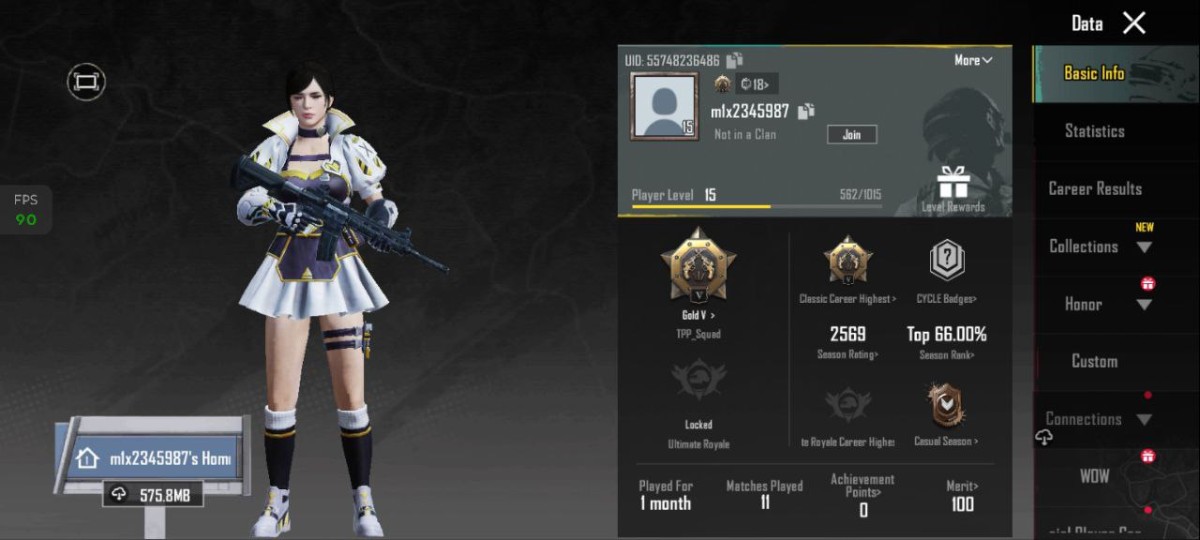The height and width of the screenshot is (540, 1200).
Task: Open mlx2345987's Home sign
Action: (x=157, y=459)
